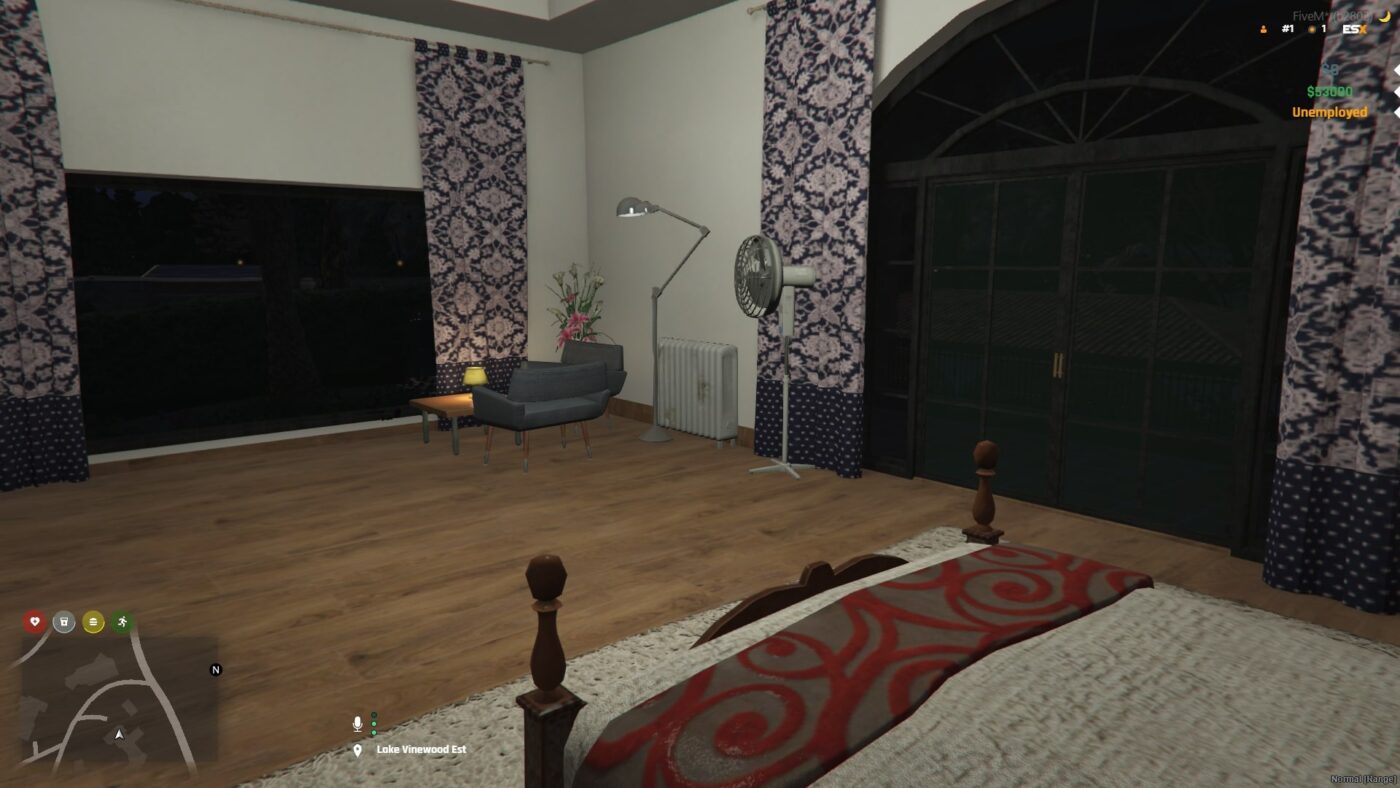Image resolution: width=1400 pixels, height=788 pixels.
Task: Toggle the top green voice range dot
Action: click(374, 714)
